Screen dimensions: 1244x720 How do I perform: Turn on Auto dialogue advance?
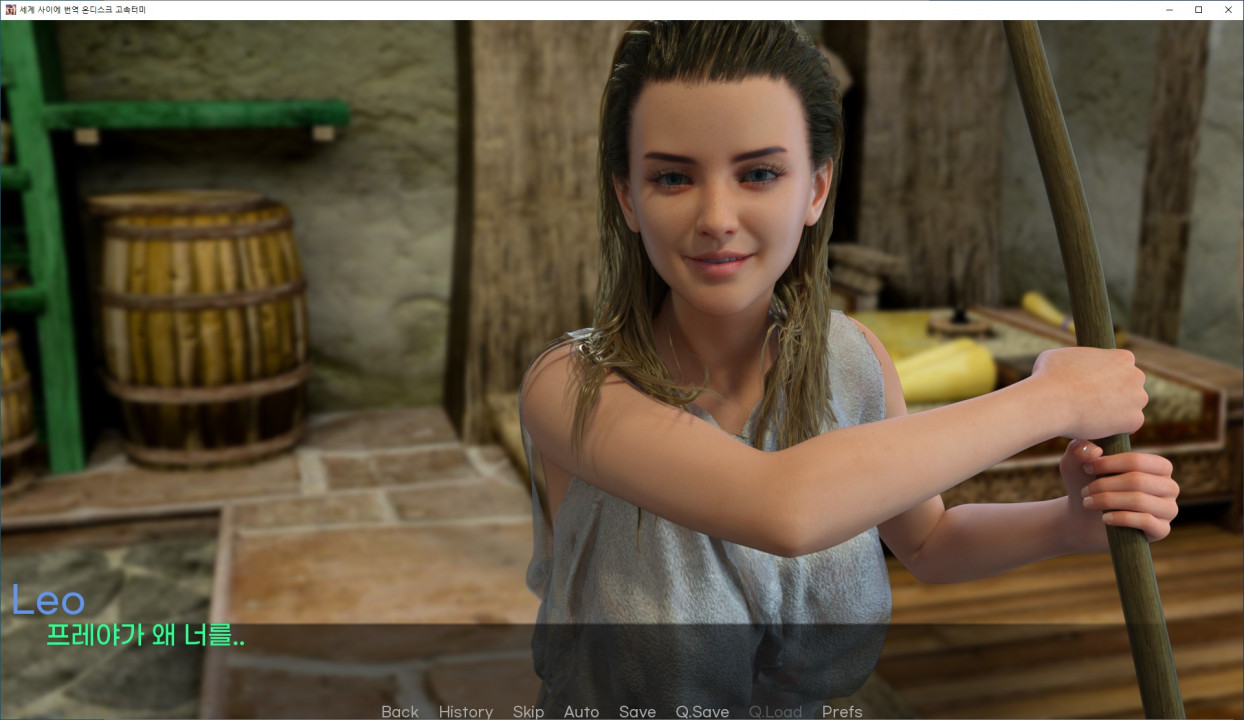click(581, 711)
